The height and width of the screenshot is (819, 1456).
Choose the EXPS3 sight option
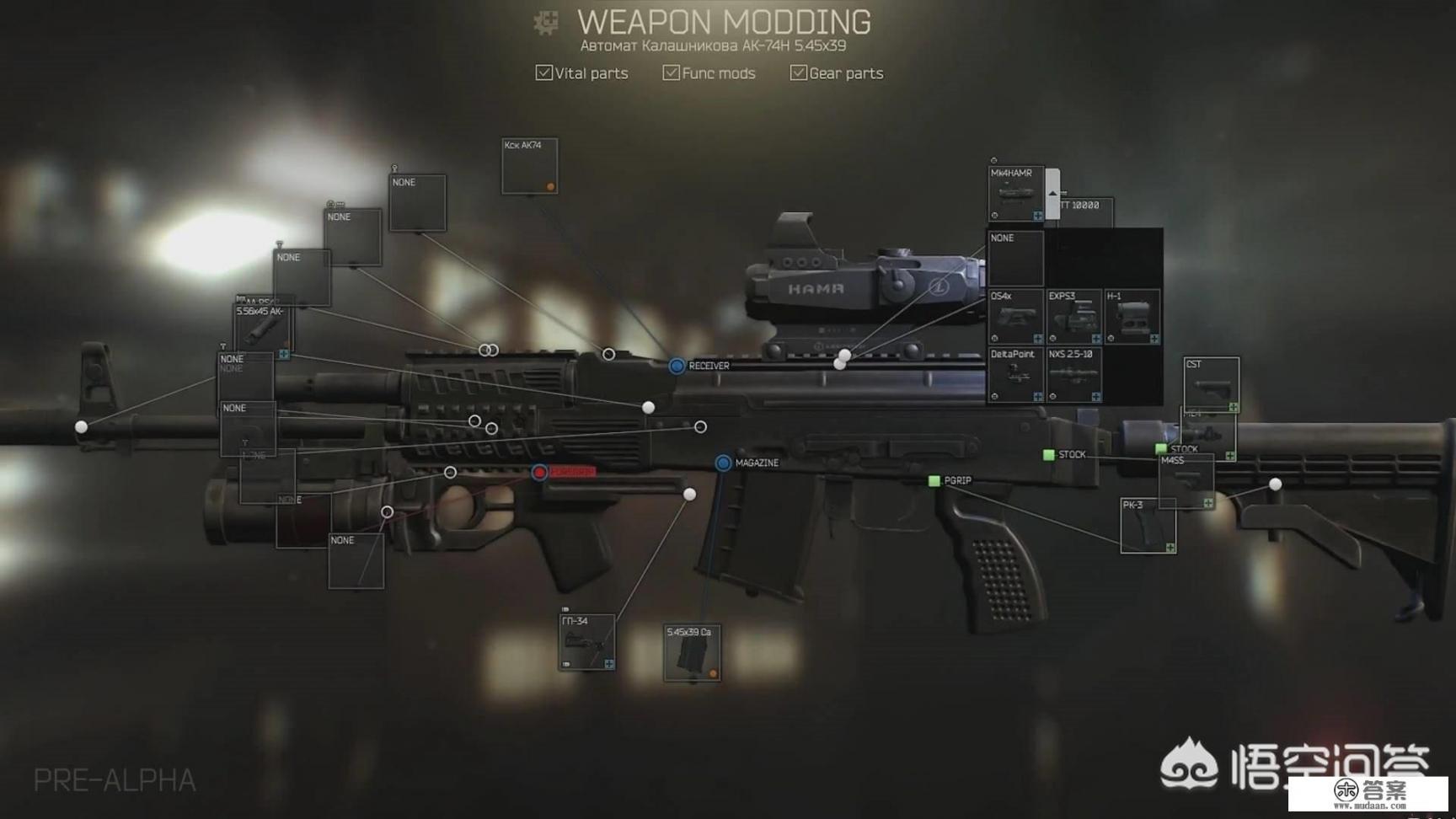click(x=1073, y=317)
